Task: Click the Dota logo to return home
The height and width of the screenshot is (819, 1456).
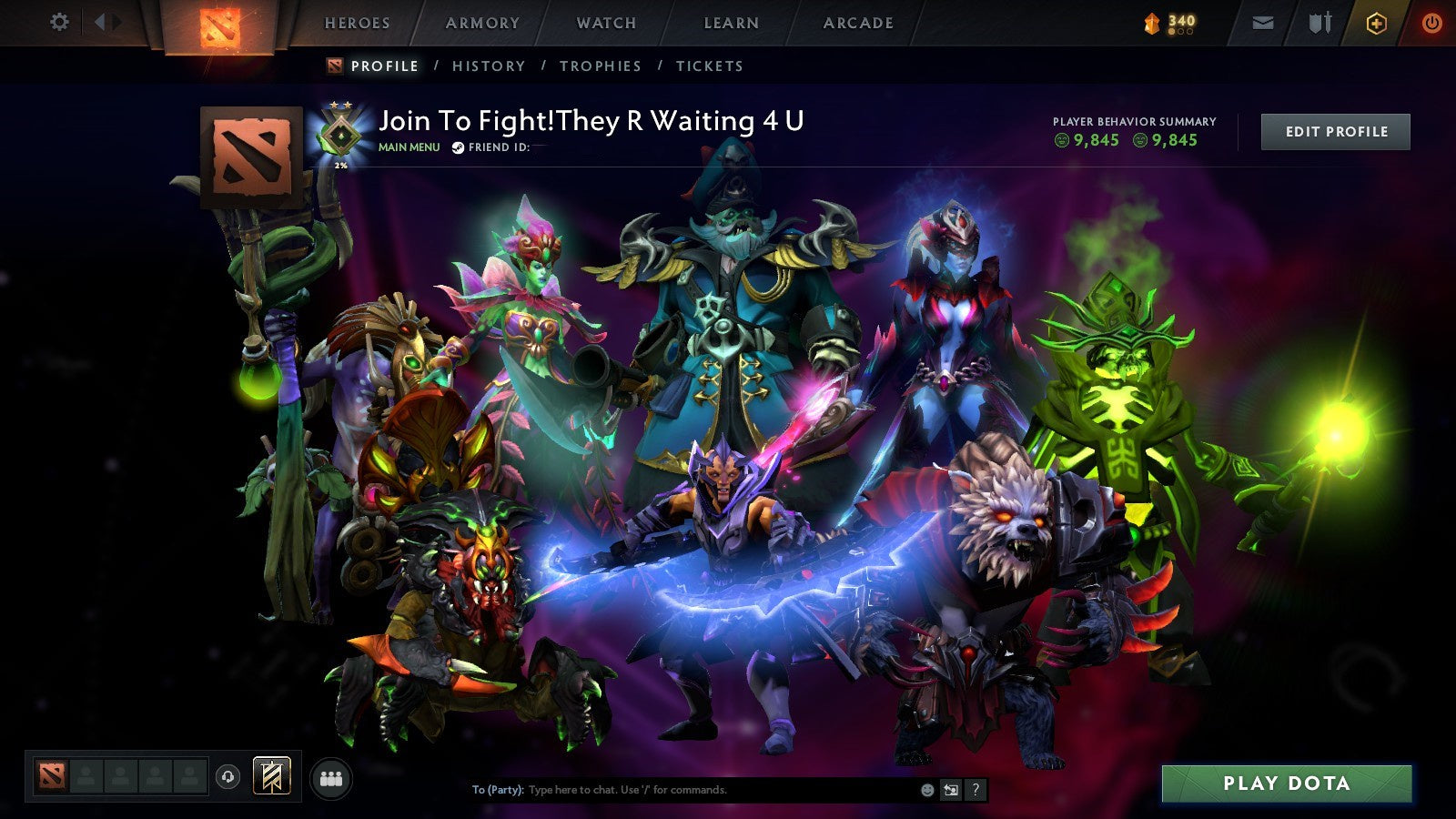Action: click(x=218, y=23)
